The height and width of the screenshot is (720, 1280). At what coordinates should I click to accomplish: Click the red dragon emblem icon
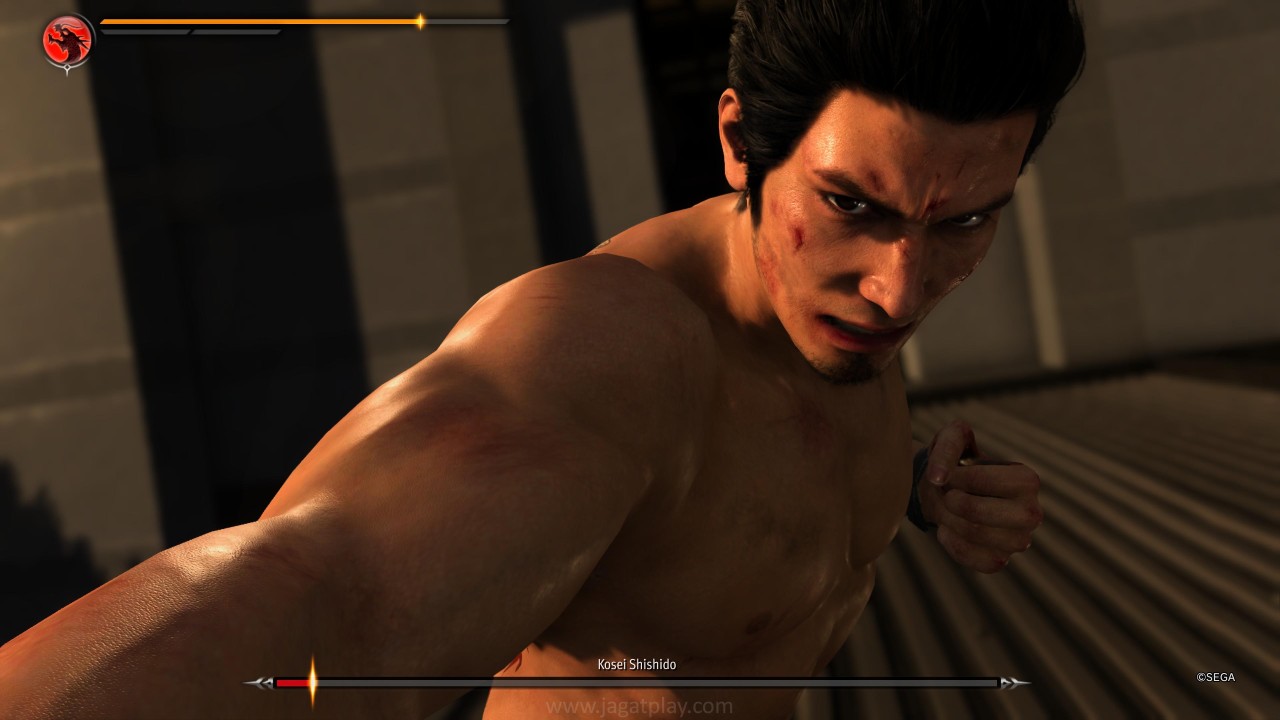(x=68, y=41)
